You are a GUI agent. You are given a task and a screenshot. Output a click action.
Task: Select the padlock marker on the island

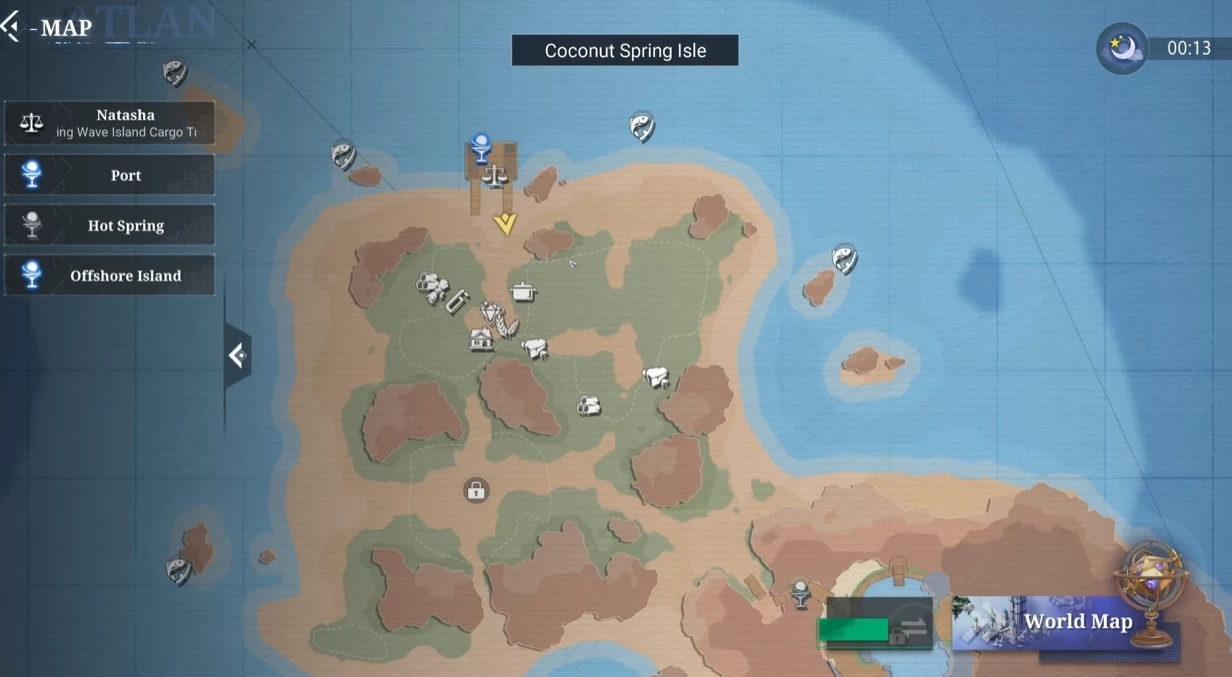pyautogui.click(x=476, y=490)
